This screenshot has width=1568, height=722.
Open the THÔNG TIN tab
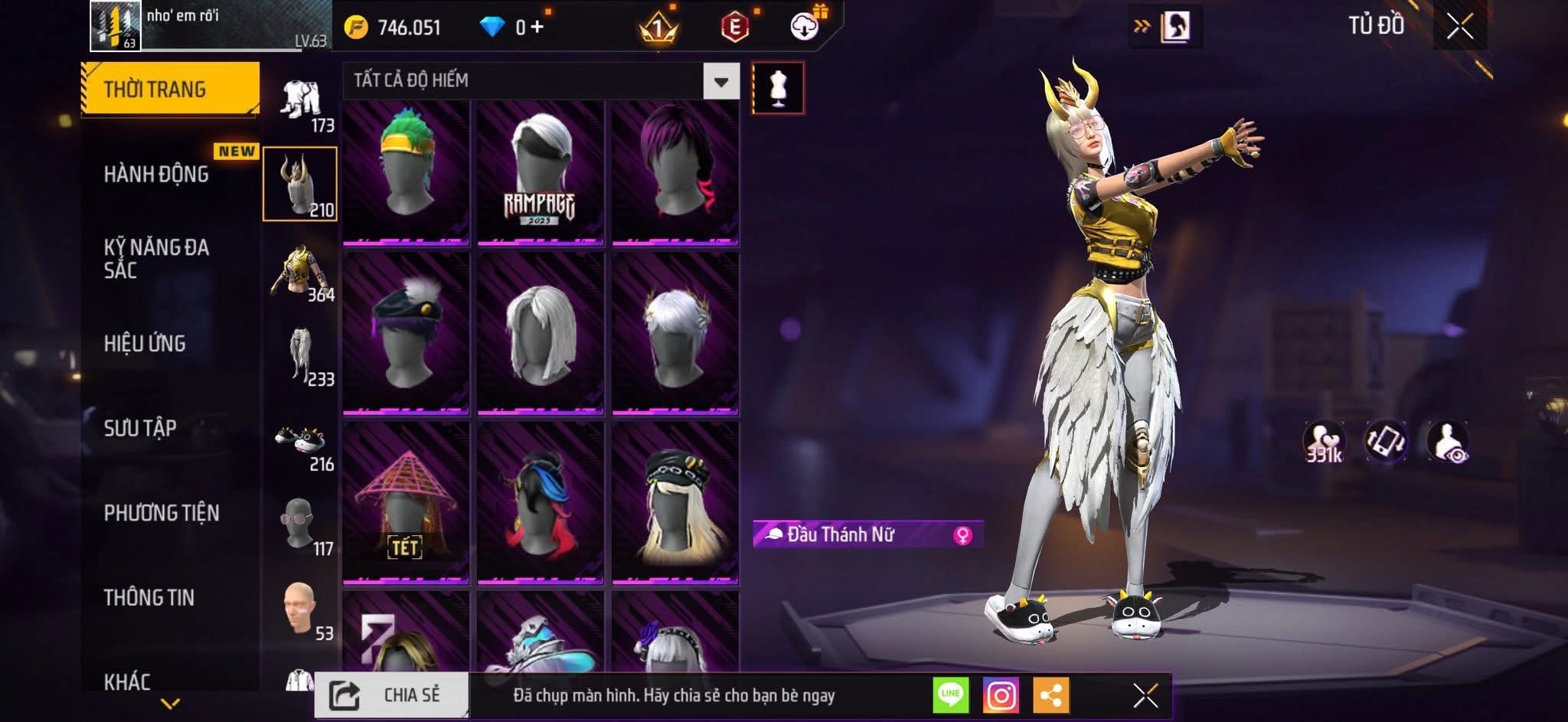(149, 597)
